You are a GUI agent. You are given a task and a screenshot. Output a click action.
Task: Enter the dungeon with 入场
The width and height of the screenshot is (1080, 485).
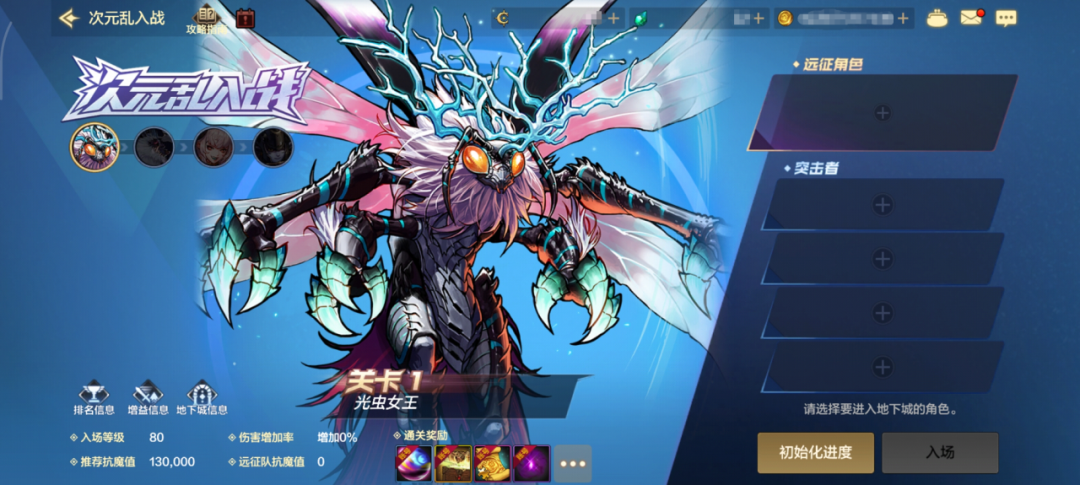click(940, 453)
